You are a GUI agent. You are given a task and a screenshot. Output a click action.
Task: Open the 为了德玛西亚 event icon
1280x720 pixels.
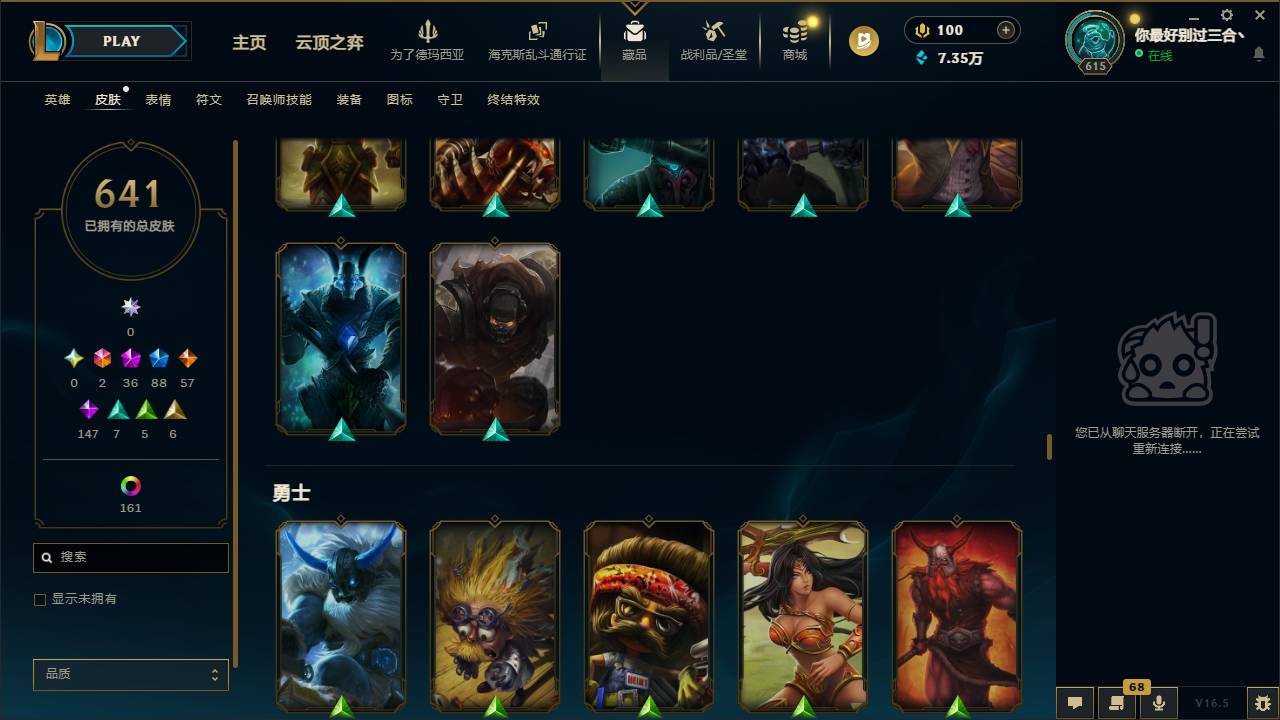429,38
